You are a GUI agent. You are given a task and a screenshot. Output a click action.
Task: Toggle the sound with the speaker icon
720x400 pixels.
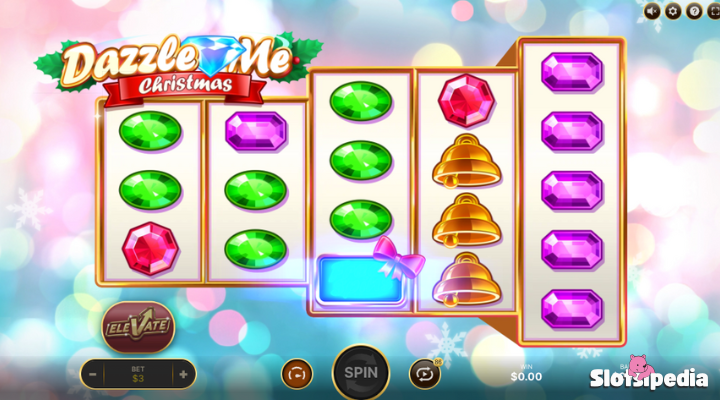click(653, 11)
